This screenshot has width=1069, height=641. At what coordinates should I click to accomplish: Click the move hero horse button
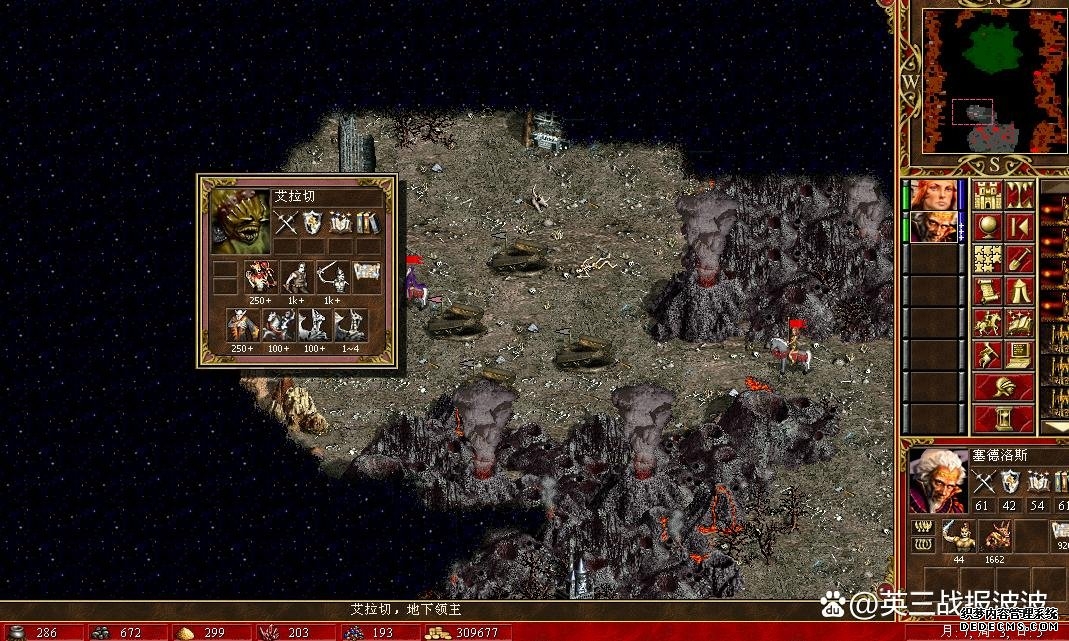point(988,323)
